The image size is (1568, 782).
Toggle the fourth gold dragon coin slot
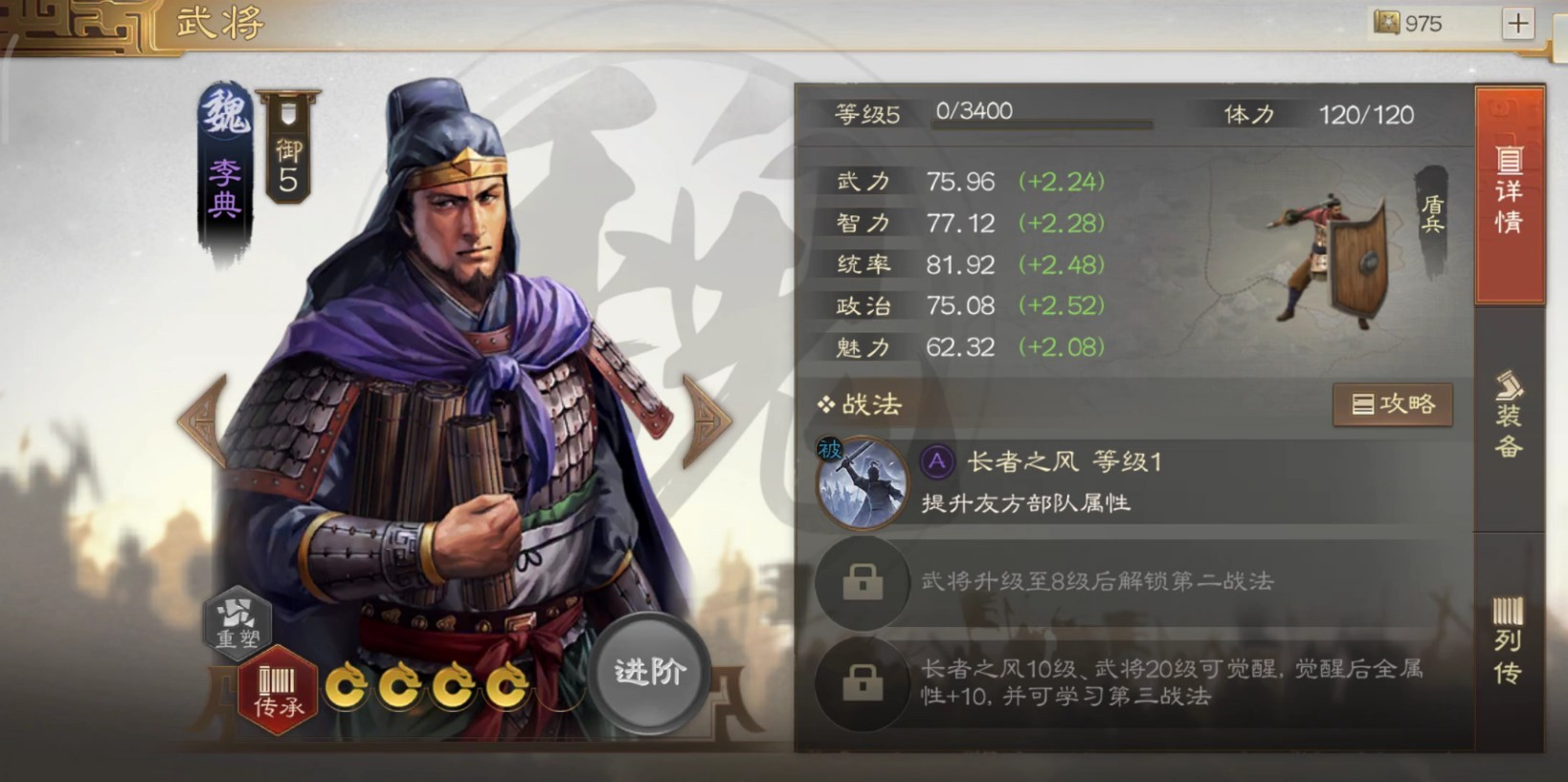[x=504, y=686]
